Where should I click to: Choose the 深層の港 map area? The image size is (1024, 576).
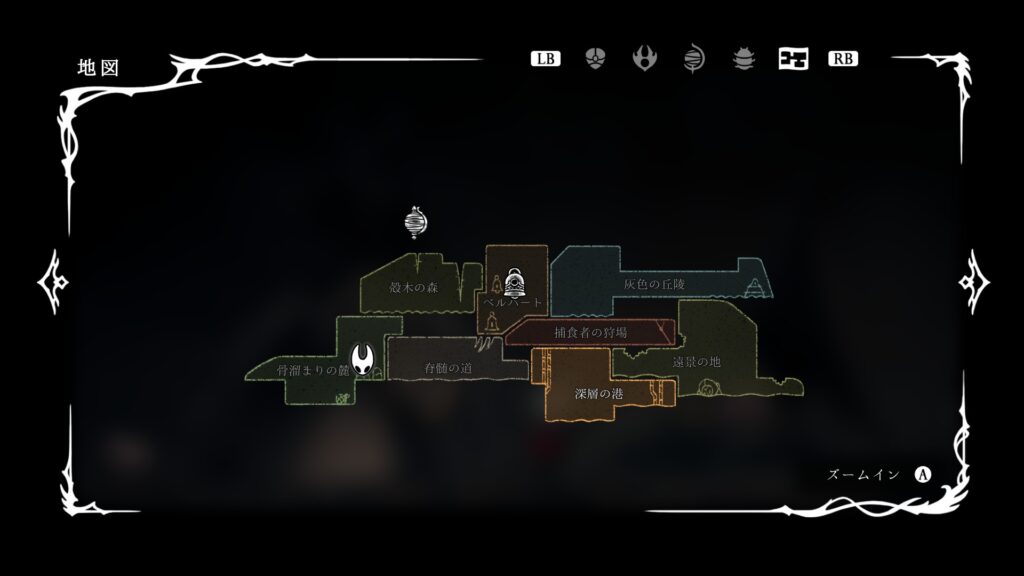tap(599, 394)
